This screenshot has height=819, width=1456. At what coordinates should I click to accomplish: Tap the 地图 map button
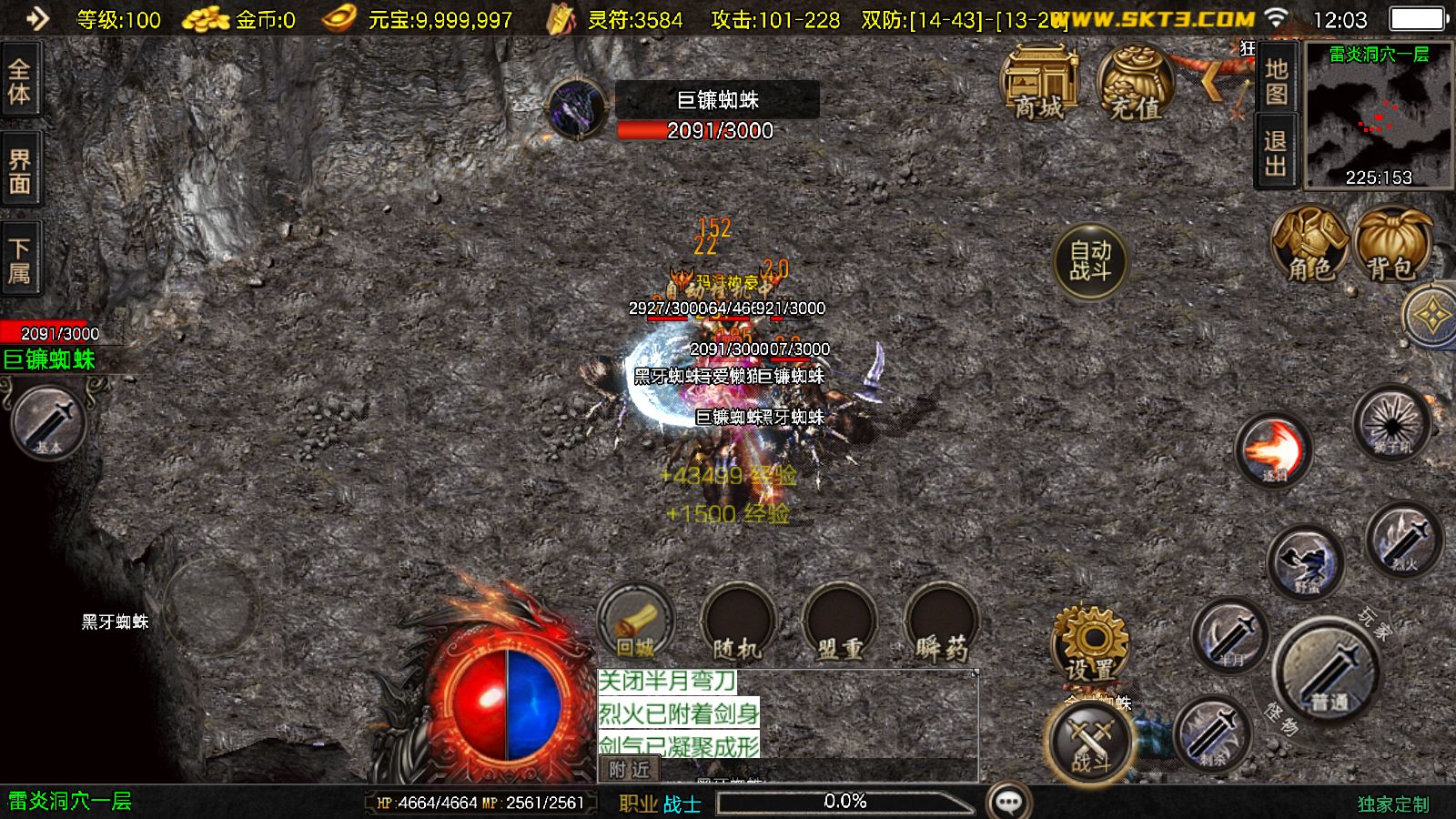[x=1275, y=80]
